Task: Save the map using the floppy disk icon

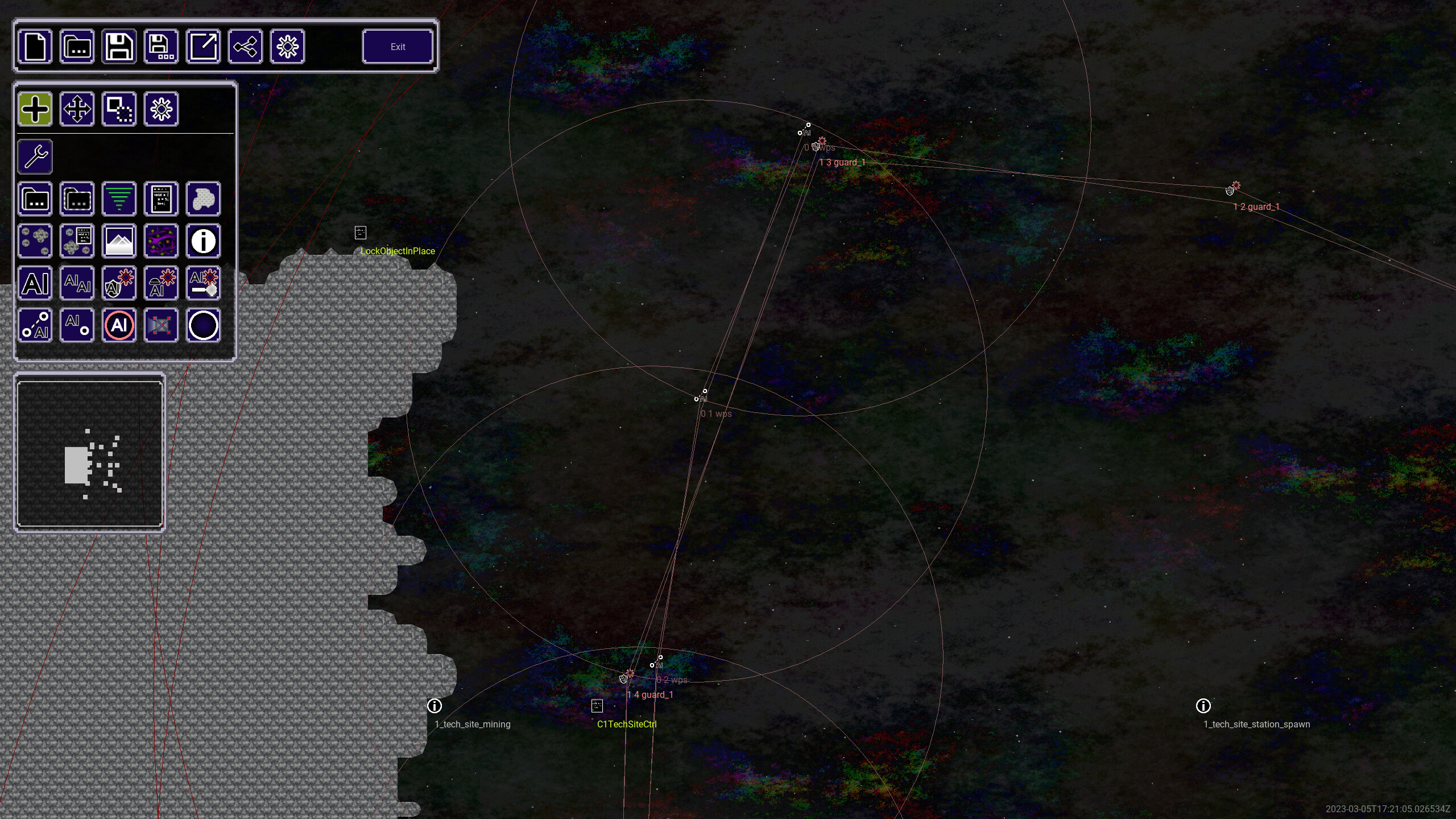Action: (x=119, y=47)
